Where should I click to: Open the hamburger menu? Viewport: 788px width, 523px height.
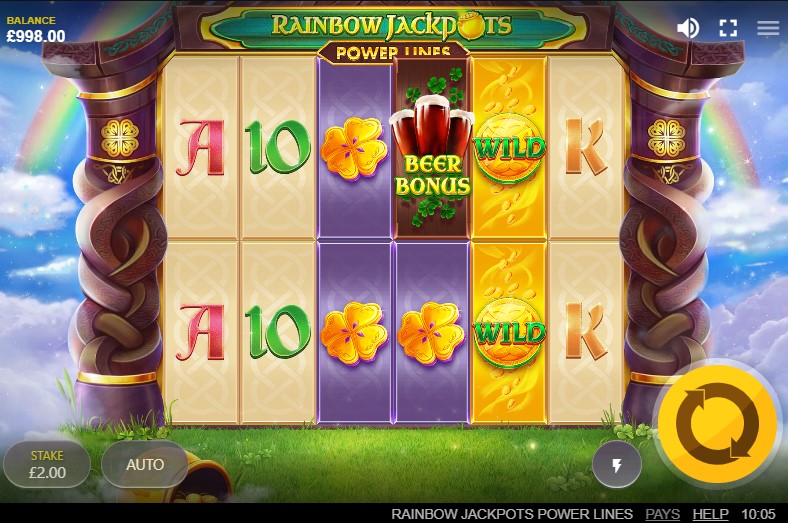pos(768,28)
